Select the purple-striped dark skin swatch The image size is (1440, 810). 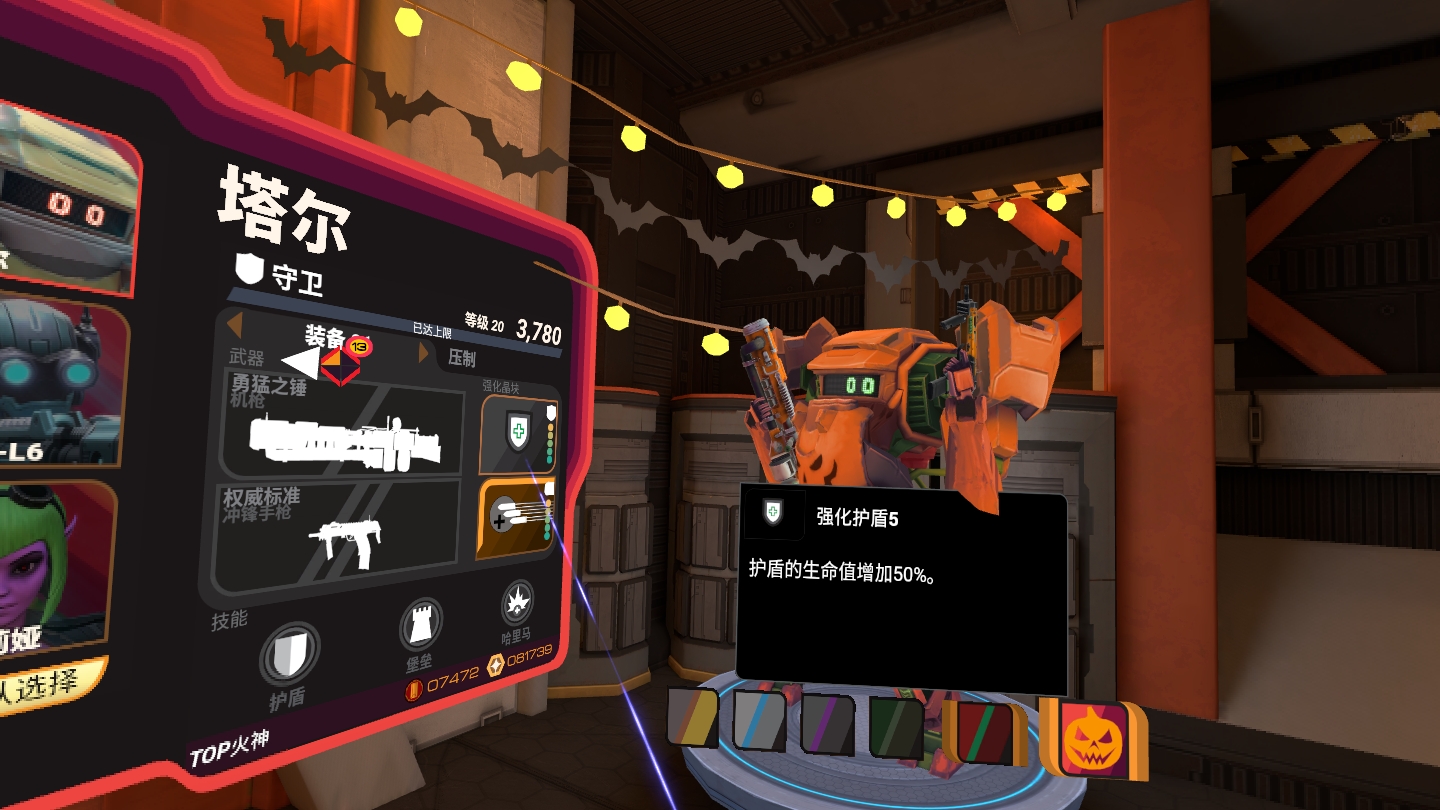tap(828, 724)
